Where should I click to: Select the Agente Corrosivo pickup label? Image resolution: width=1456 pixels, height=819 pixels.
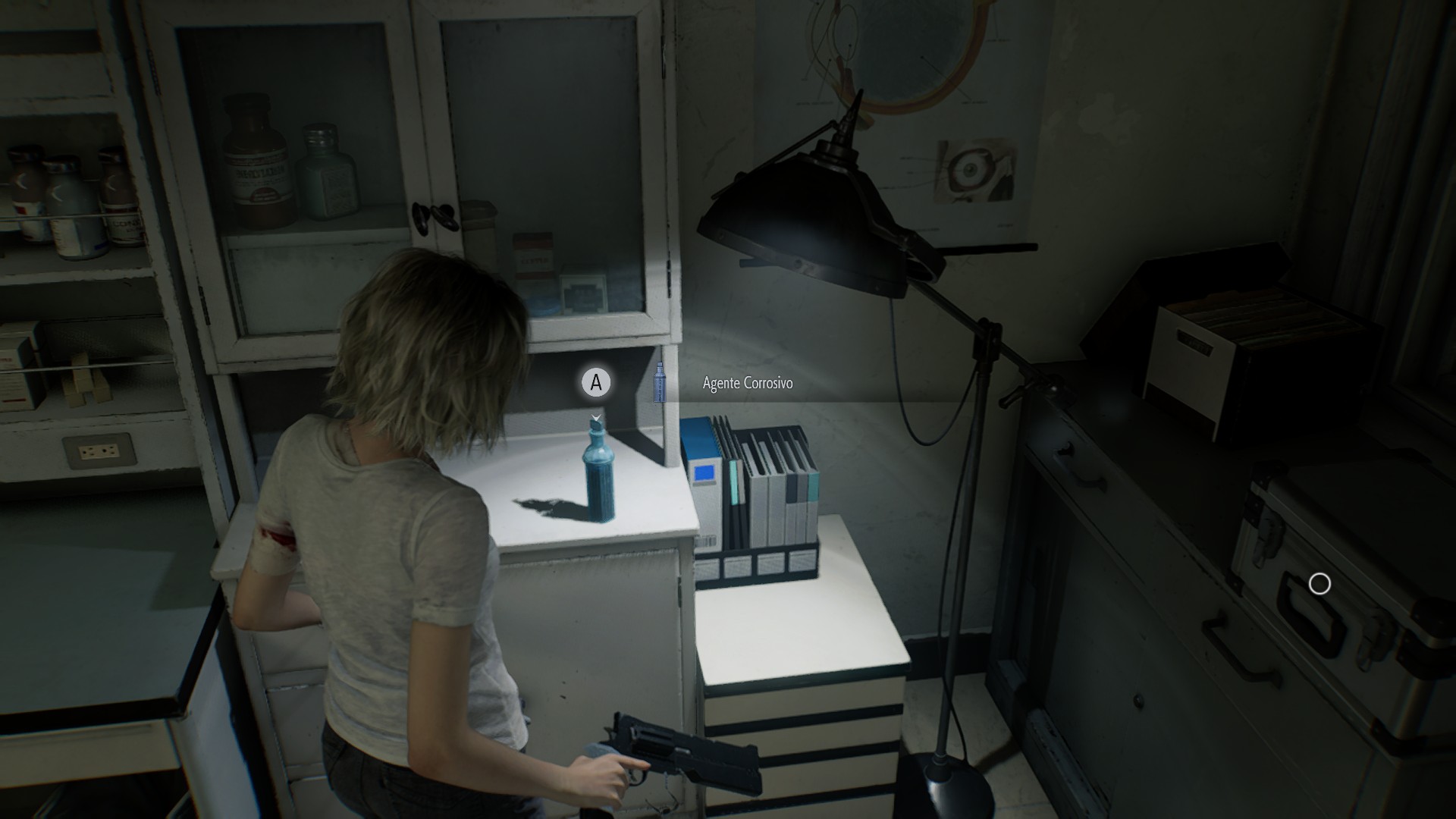click(747, 383)
